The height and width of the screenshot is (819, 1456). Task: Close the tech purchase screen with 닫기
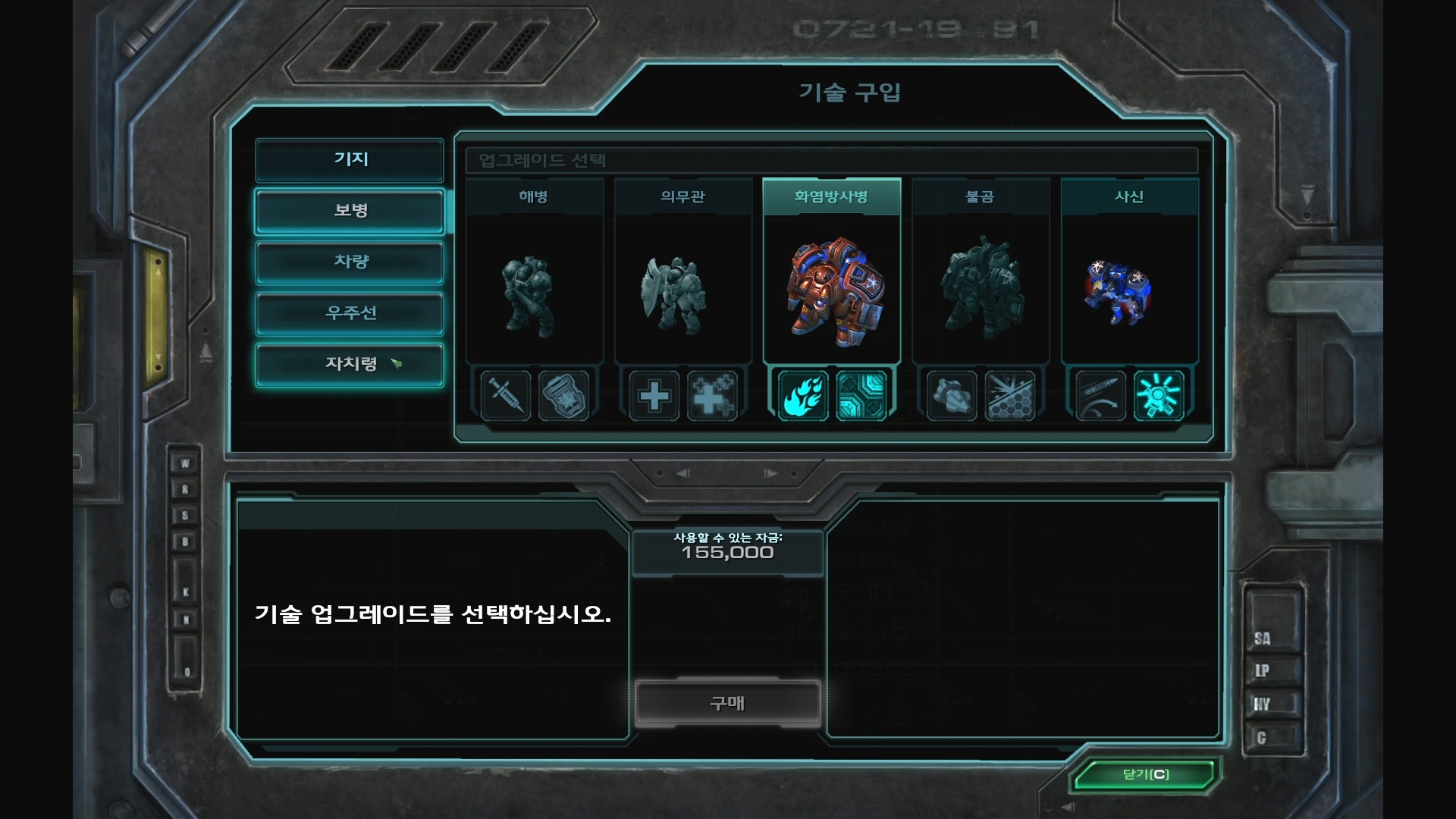1145,774
